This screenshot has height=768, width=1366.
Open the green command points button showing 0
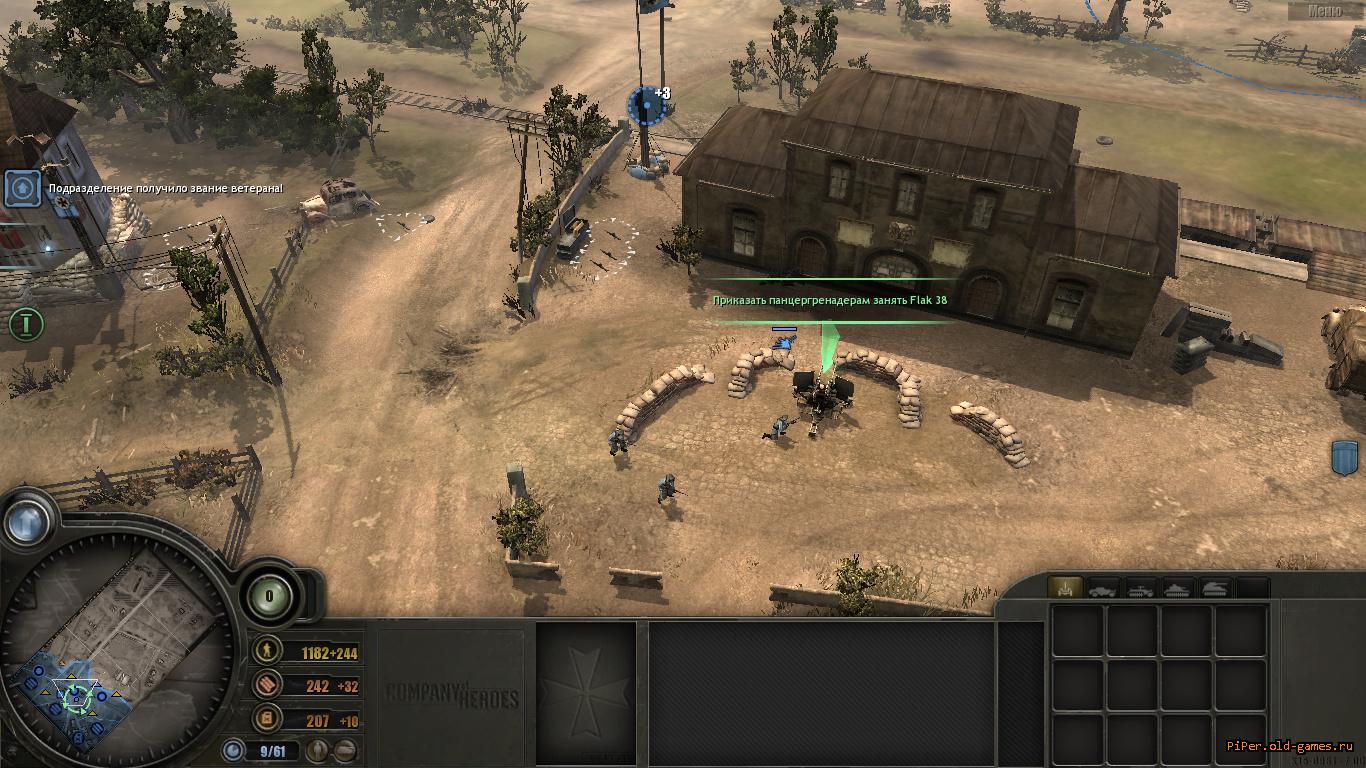tap(269, 596)
